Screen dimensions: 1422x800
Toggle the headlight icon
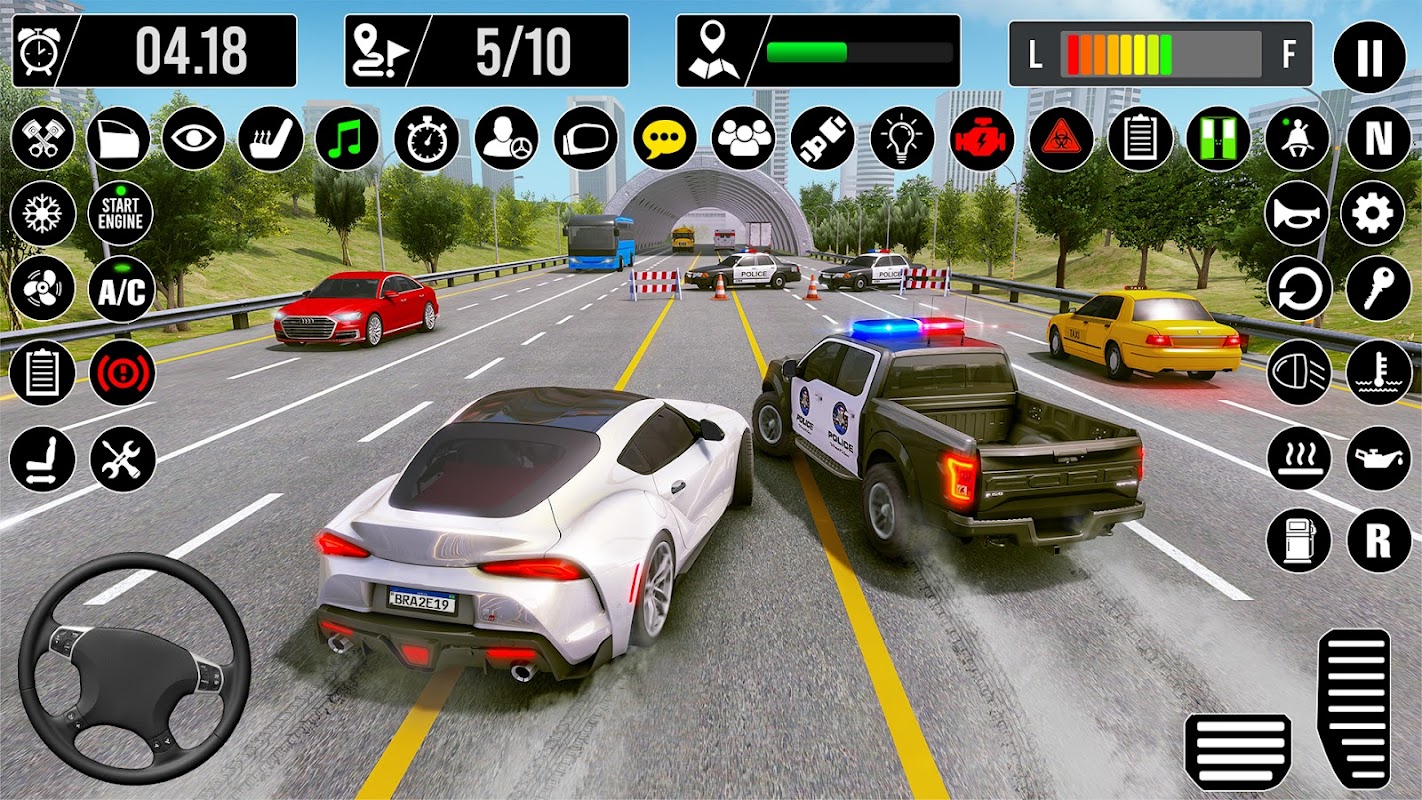1298,372
